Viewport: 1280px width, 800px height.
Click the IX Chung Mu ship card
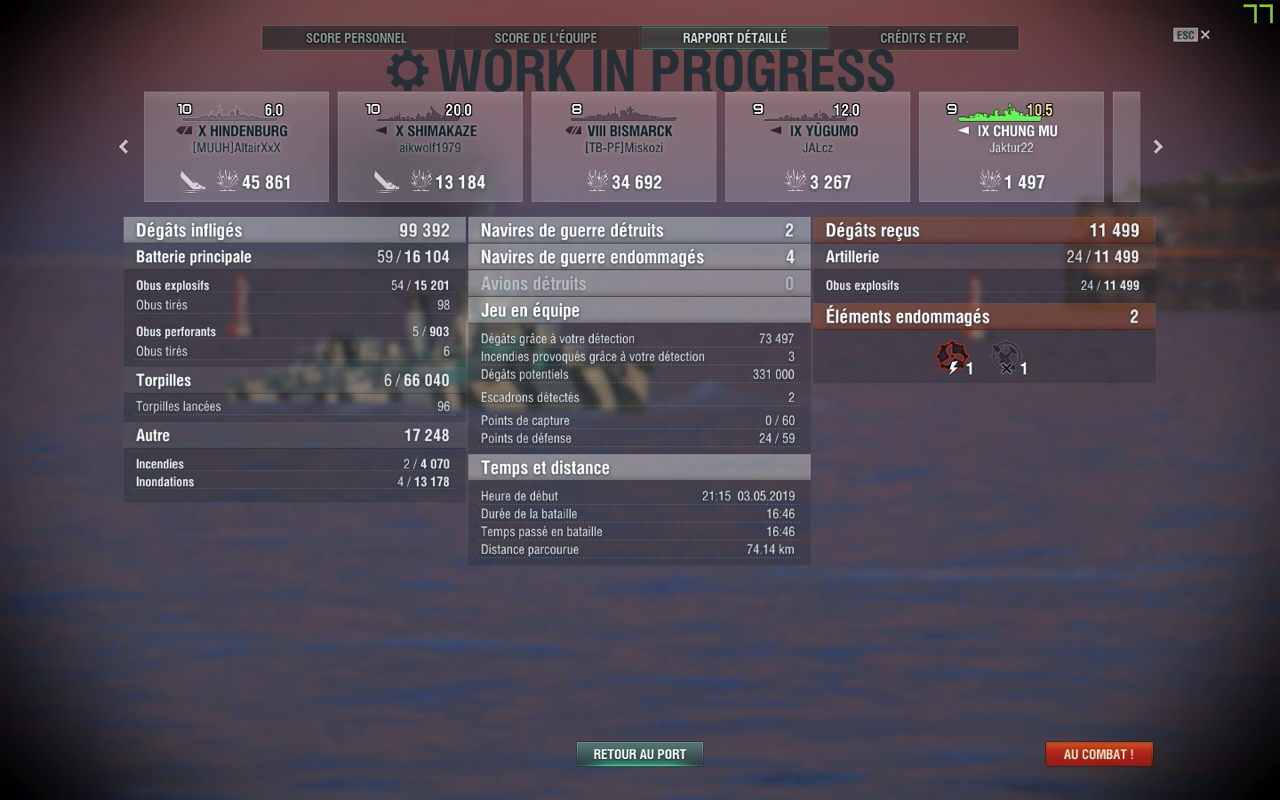pyautogui.click(x=1011, y=147)
